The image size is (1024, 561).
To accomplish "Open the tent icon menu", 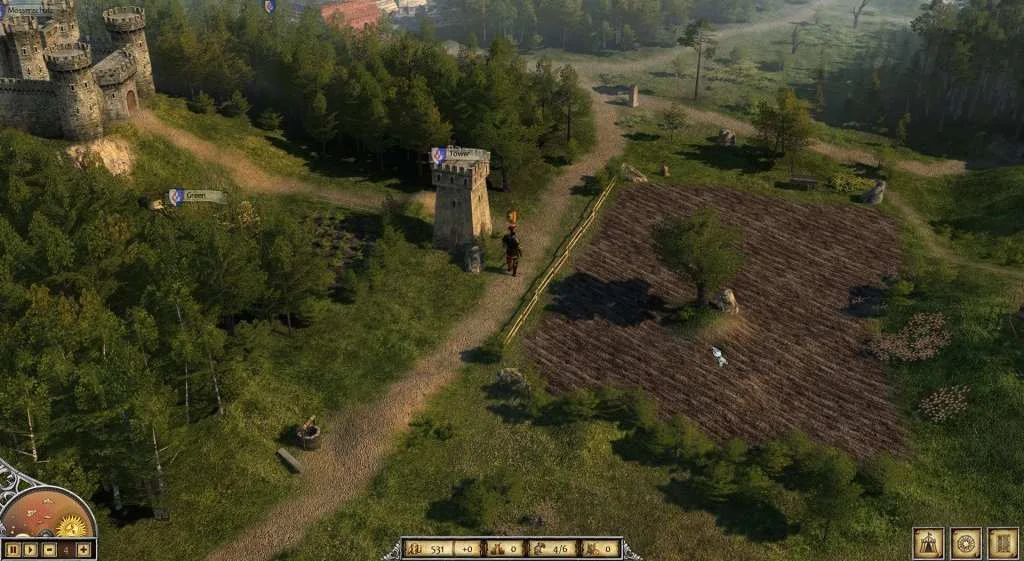I will [928, 543].
